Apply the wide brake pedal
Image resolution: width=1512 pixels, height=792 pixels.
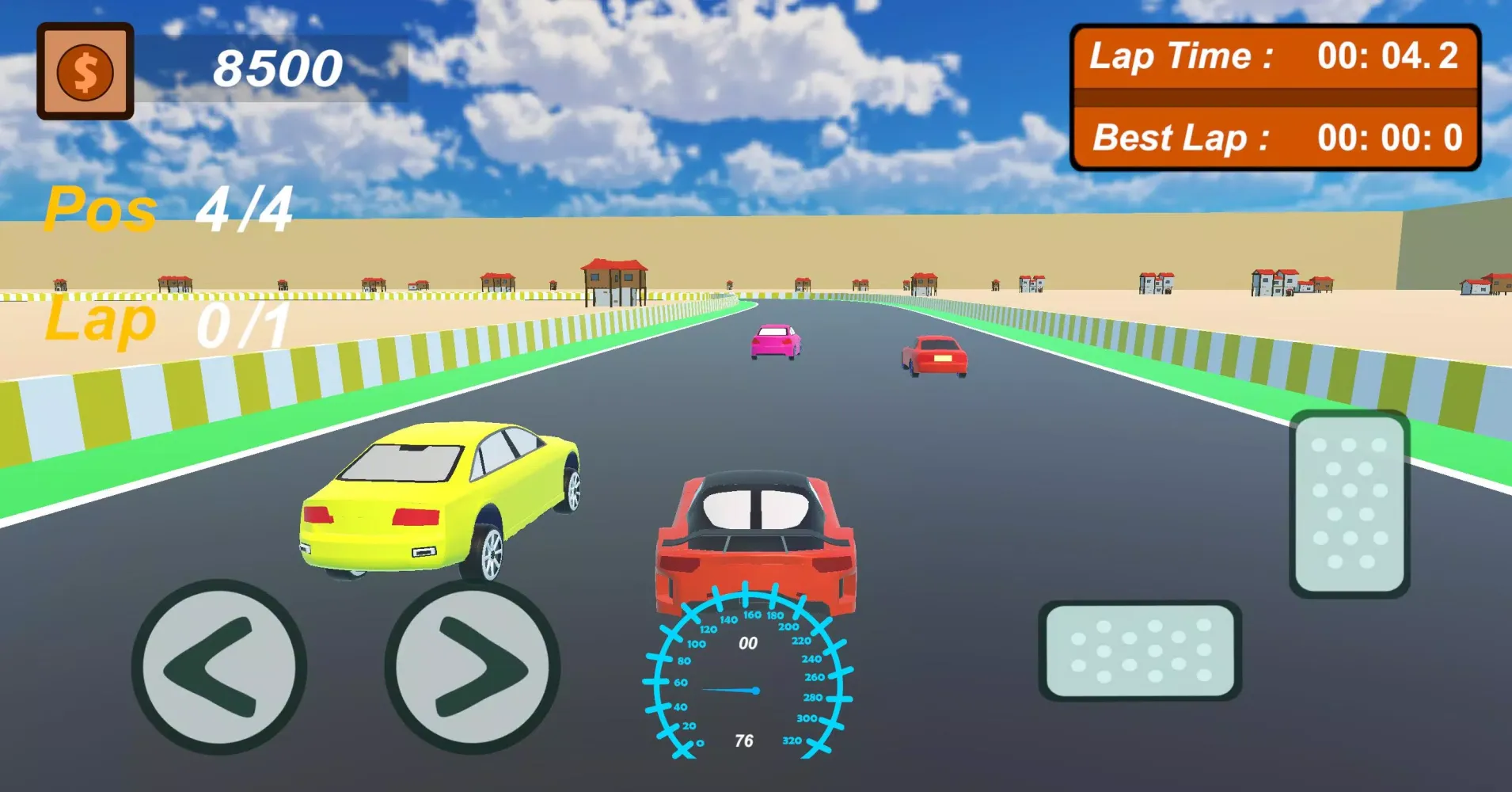click(1140, 650)
